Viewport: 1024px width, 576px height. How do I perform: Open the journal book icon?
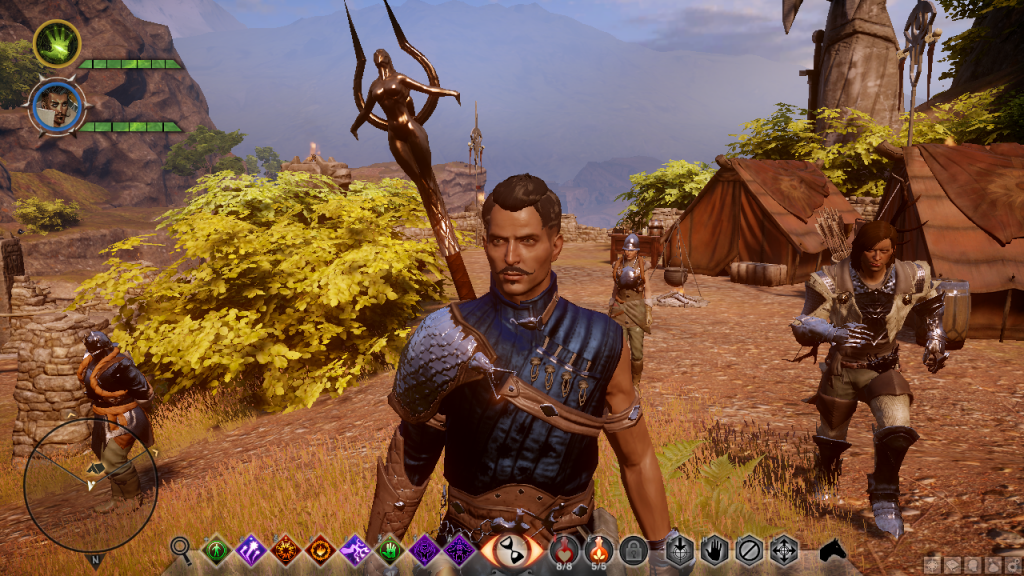(951, 566)
